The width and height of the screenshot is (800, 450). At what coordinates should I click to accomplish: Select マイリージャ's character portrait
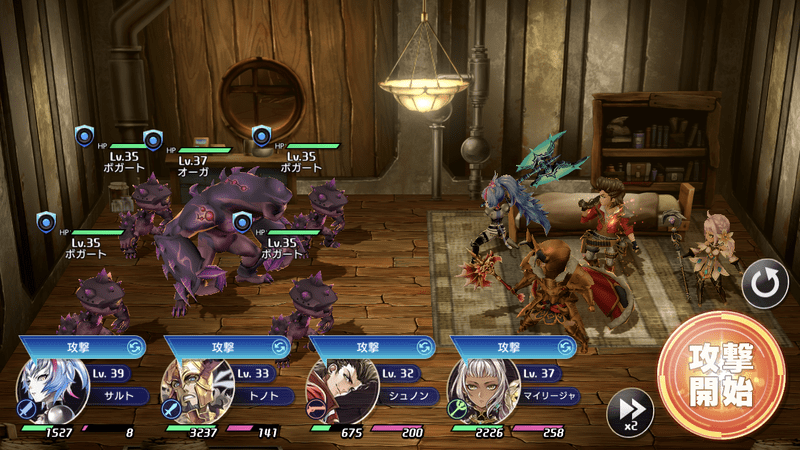477,391
